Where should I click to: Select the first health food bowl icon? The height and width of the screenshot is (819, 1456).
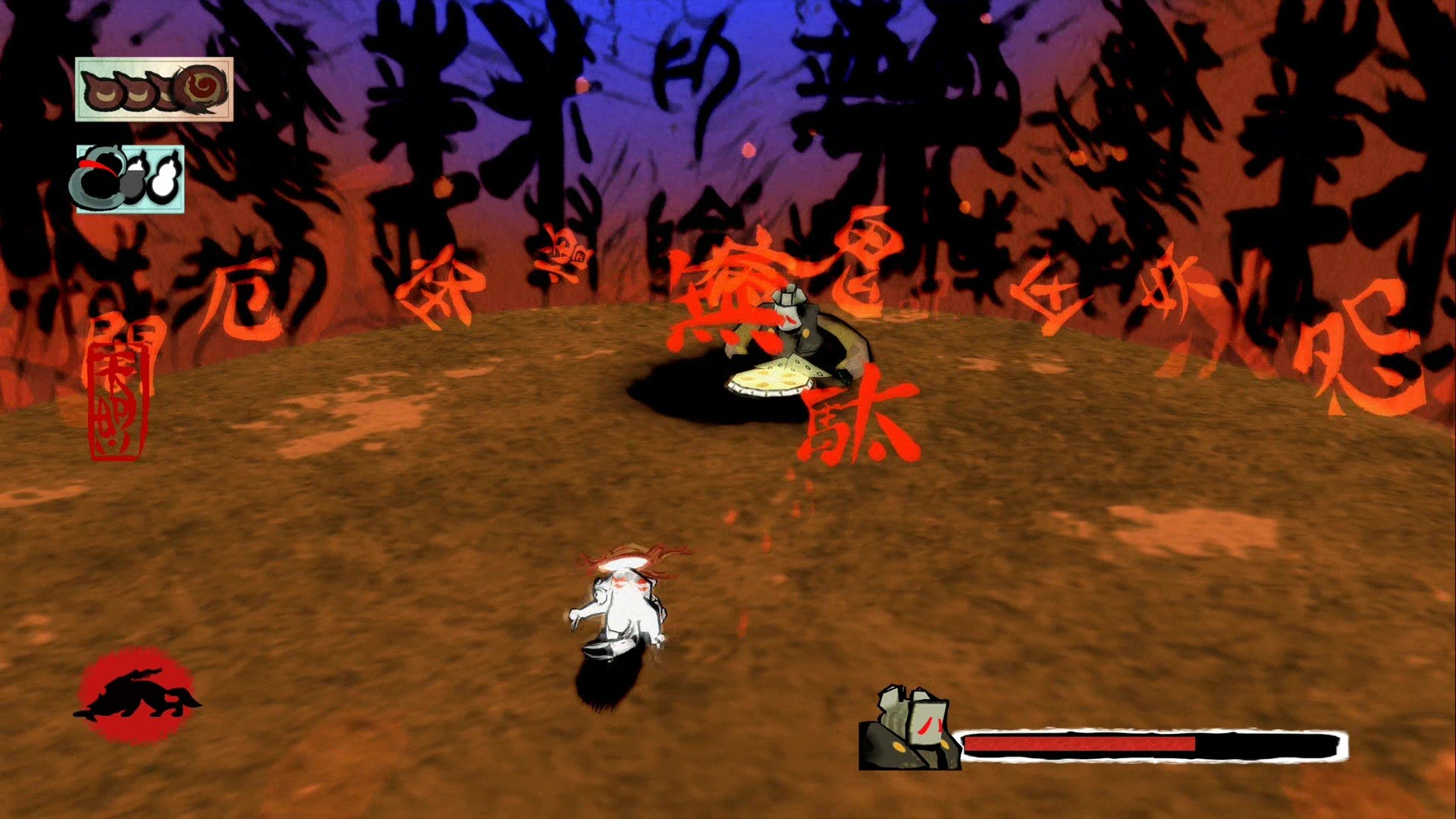(102, 93)
